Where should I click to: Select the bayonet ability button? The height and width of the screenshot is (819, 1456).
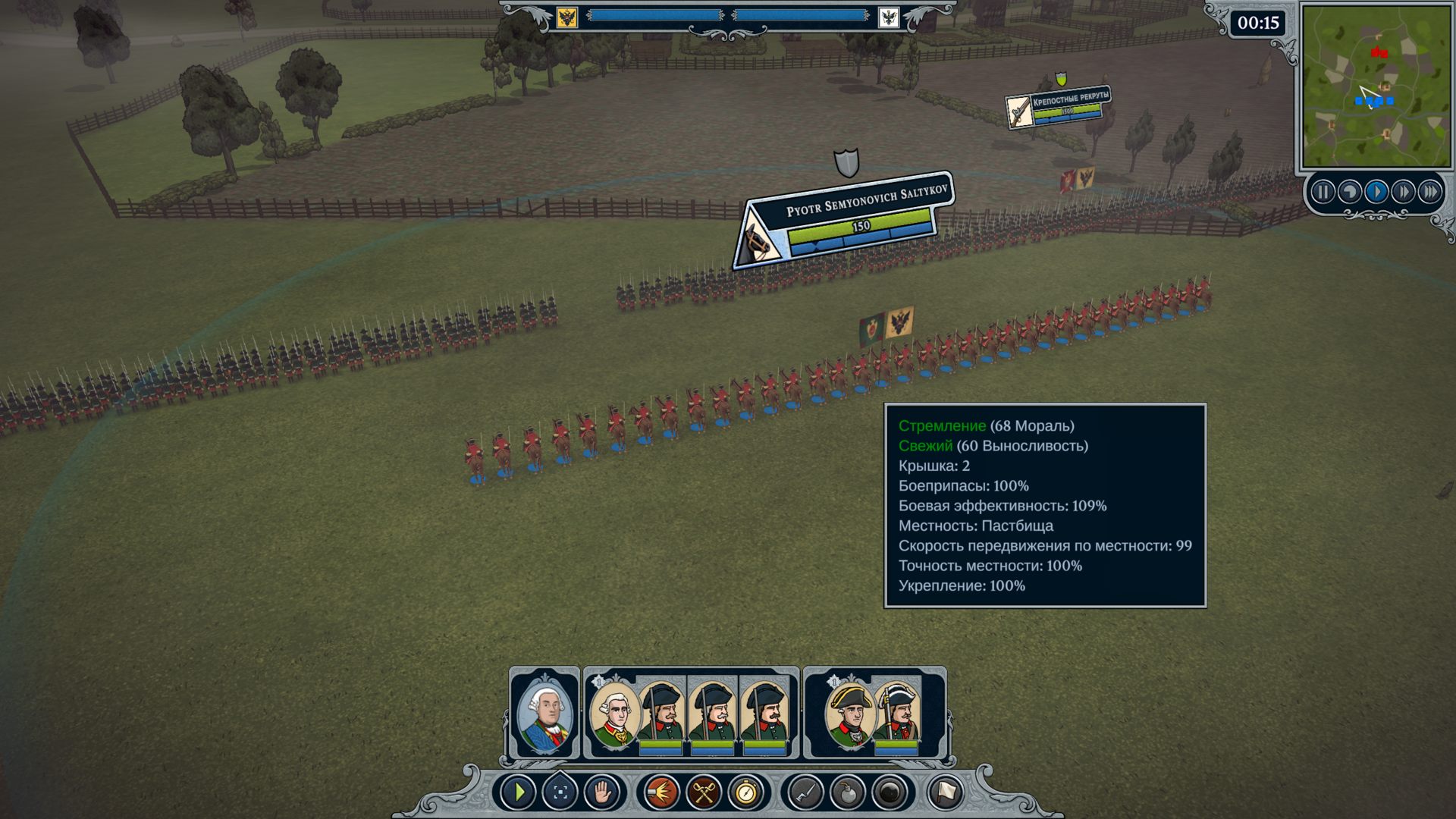tap(805, 793)
